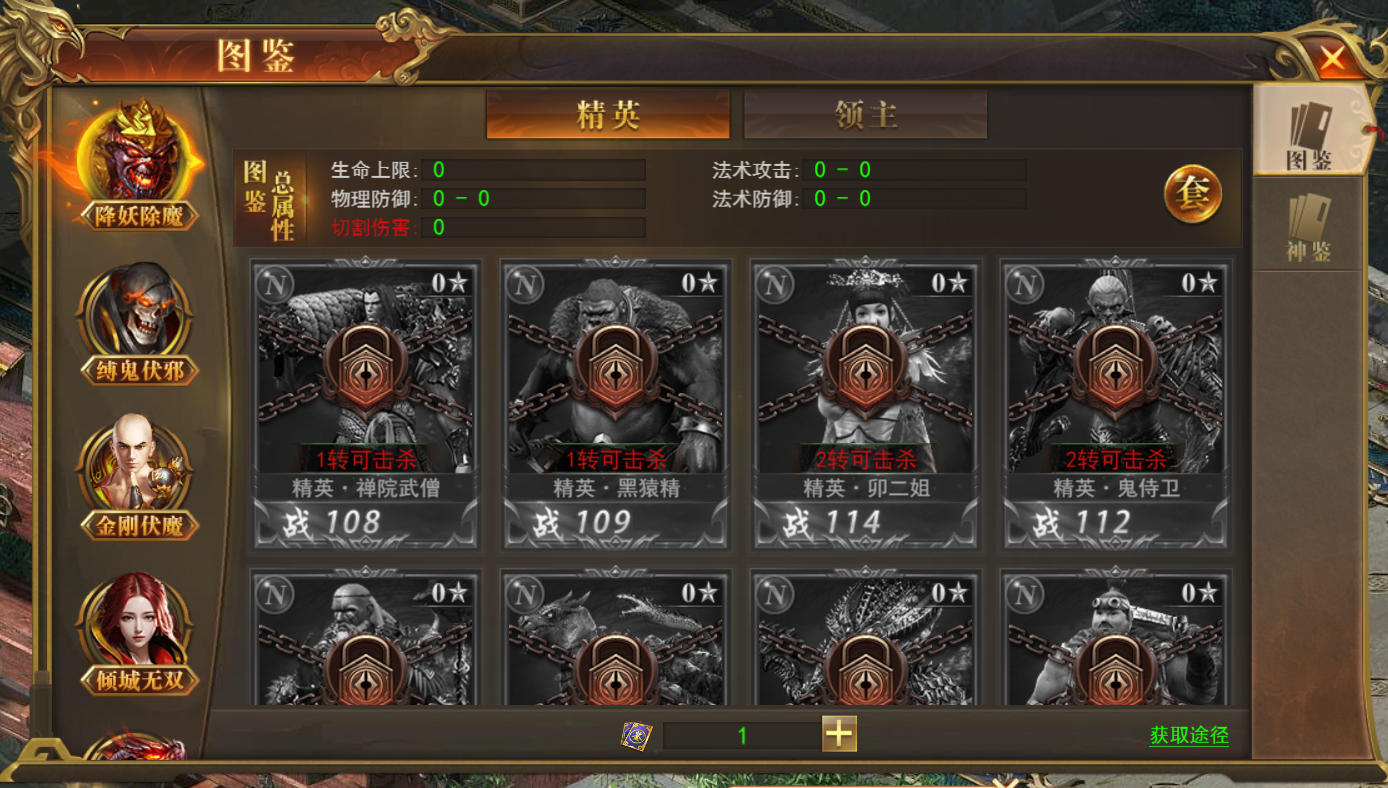Open the 获取途径 link
This screenshot has height=788, width=1388.
(x=1189, y=736)
